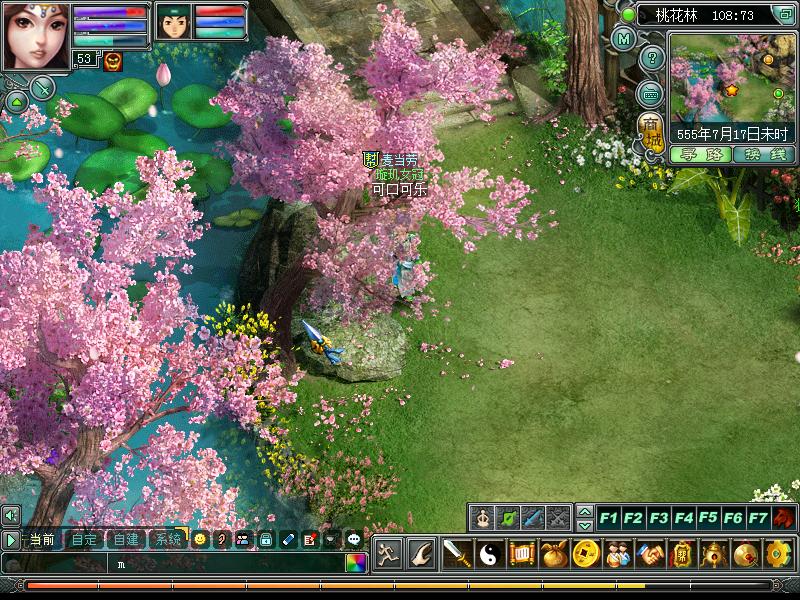The width and height of the screenshot is (800, 600).
Task: Click the 换线 switch-line button
Action: click(x=762, y=154)
